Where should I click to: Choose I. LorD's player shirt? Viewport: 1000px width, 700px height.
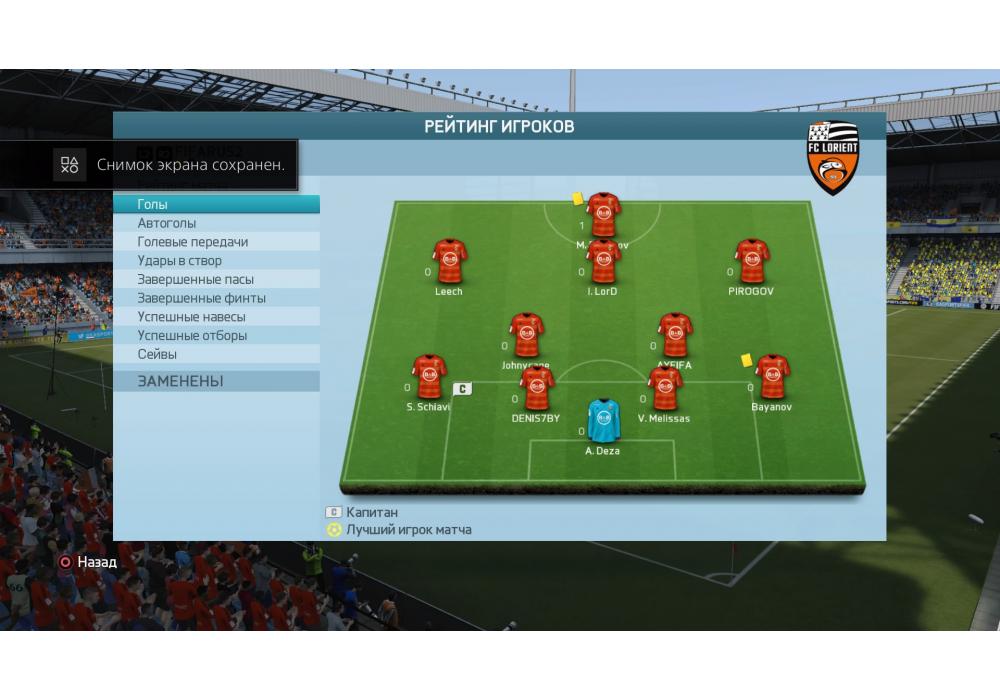click(x=602, y=262)
